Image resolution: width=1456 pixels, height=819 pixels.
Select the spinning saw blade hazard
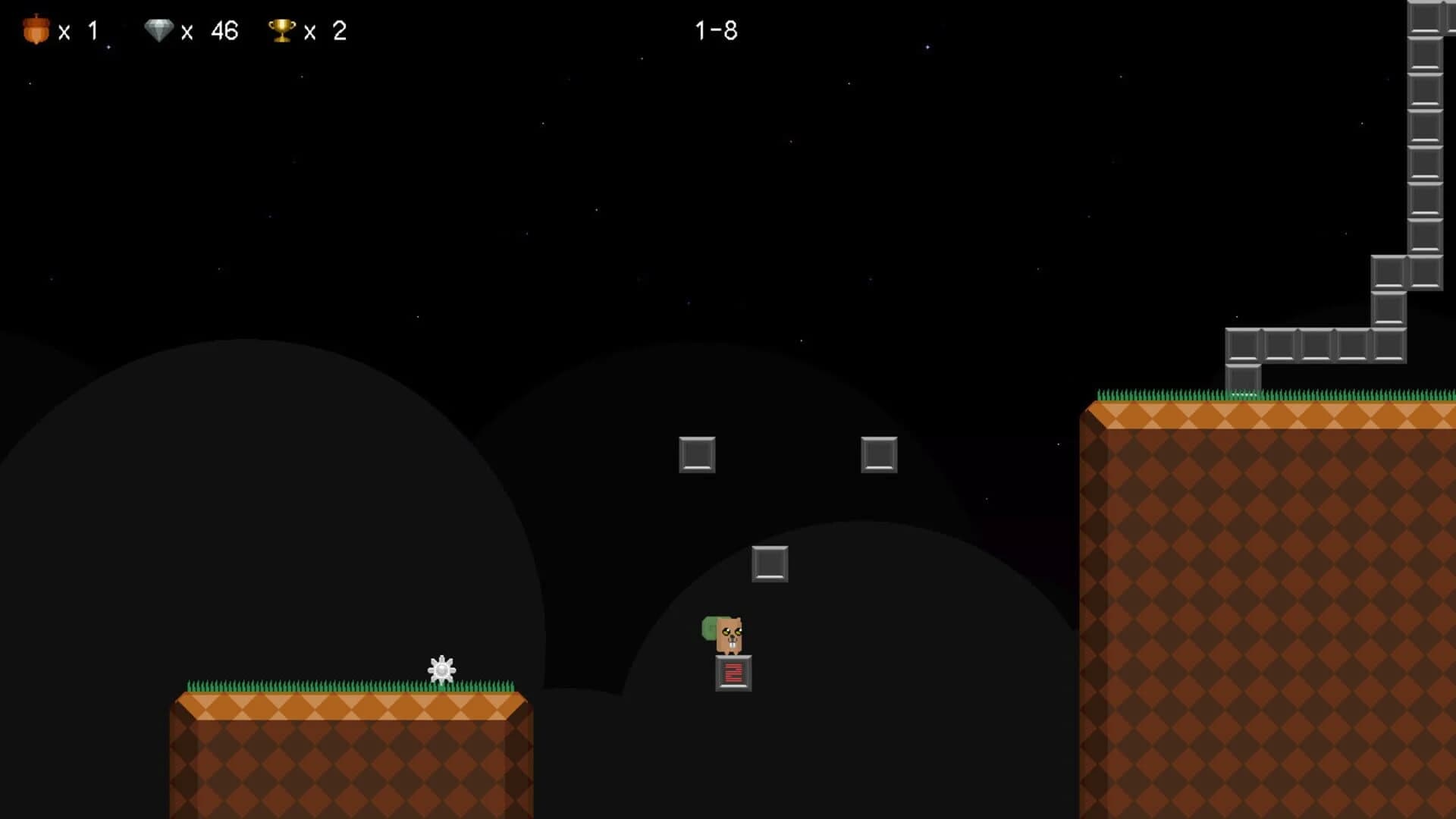tap(441, 669)
